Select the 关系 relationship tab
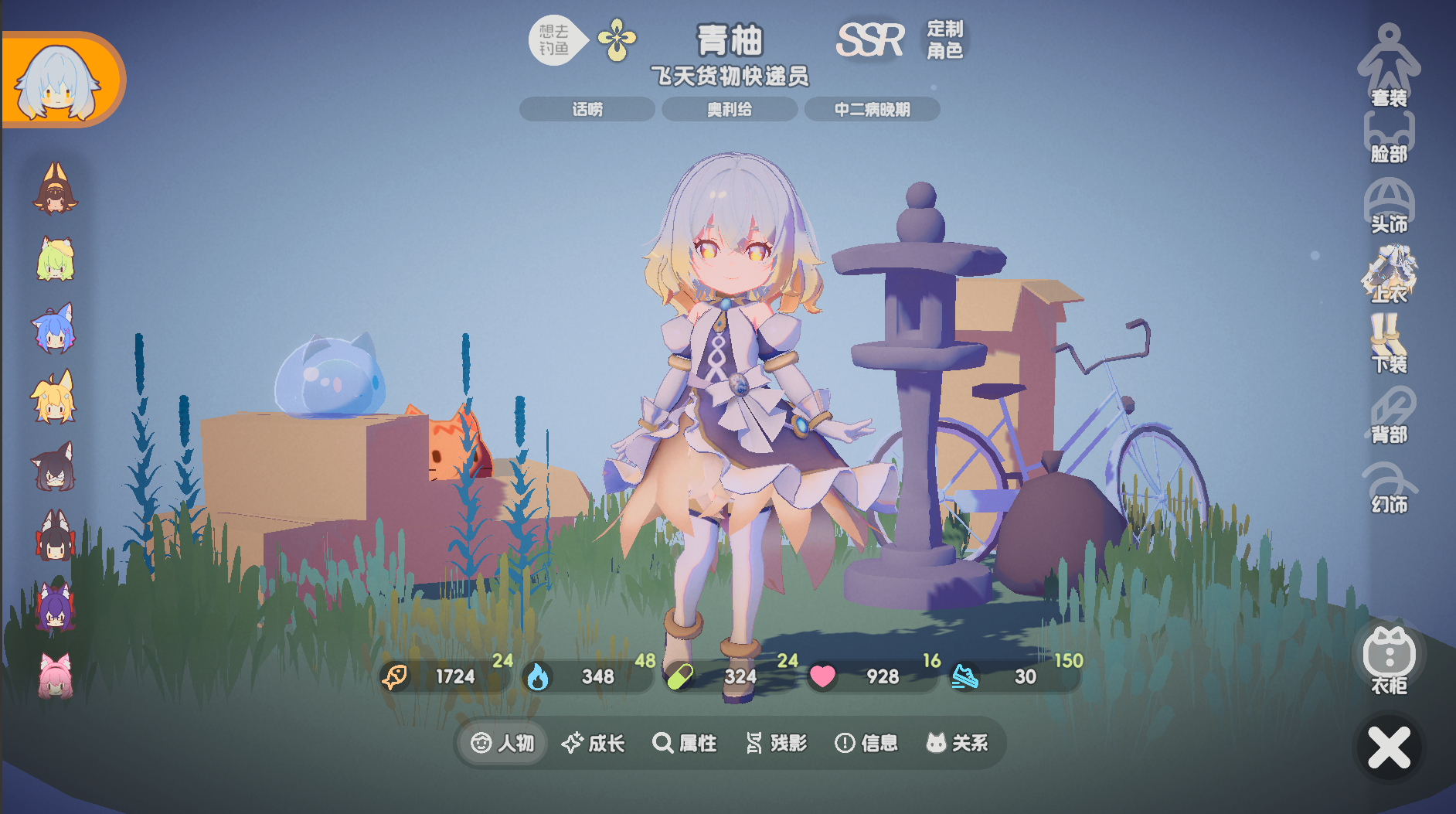 click(957, 743)
